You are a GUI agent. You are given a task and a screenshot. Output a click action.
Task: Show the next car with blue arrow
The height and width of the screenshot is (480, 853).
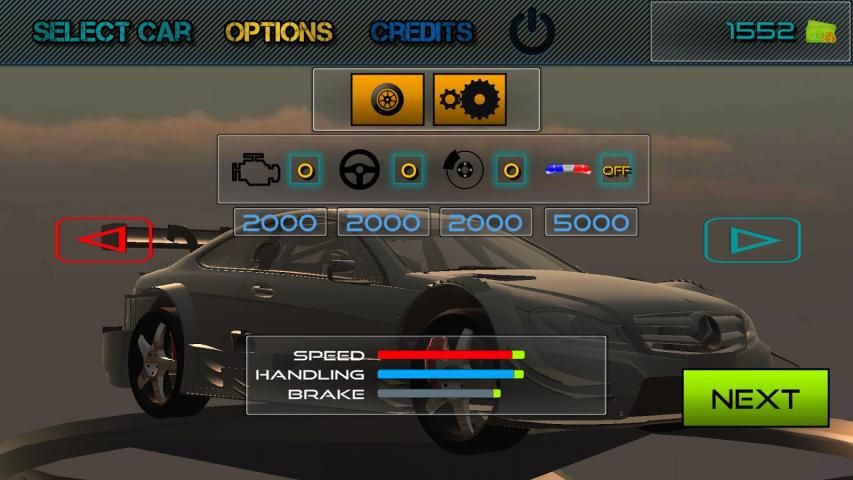pos(752,240)
